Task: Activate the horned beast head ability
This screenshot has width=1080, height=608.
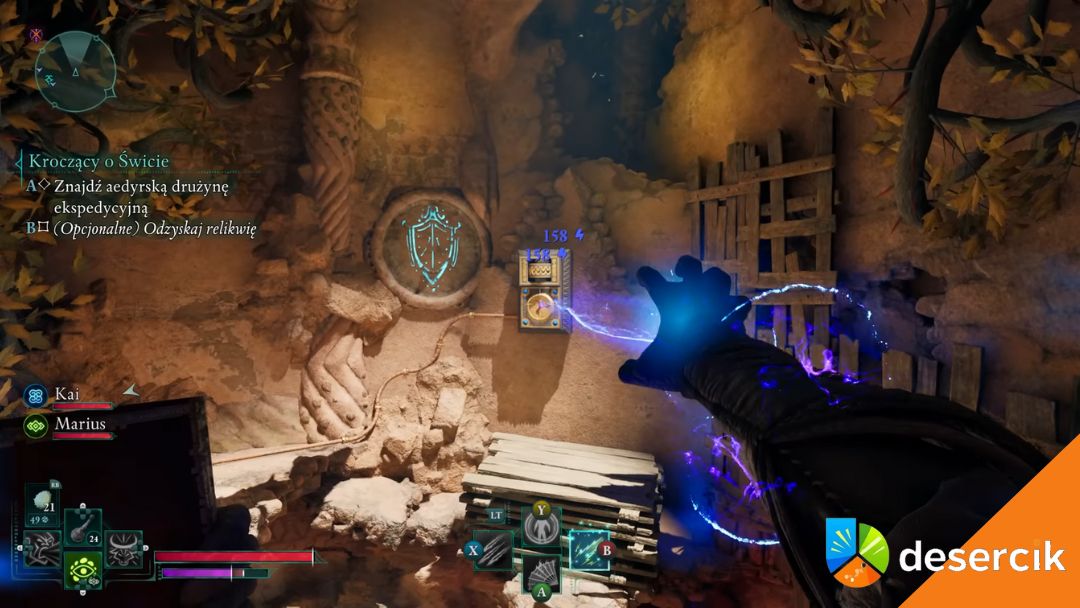Action: 123,548
